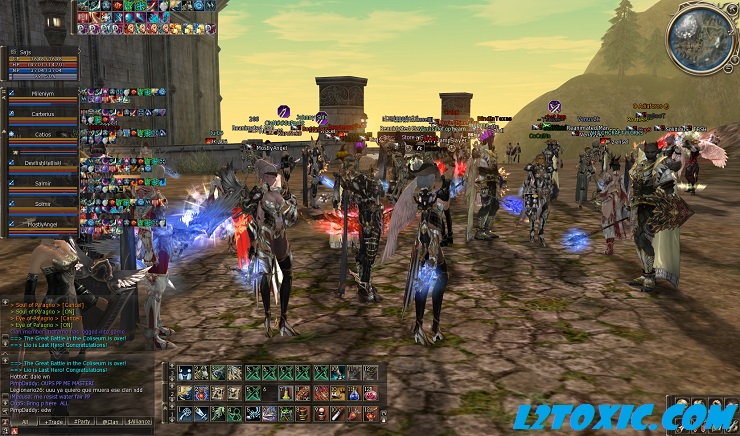Use the yellow potion hotbar slot
Screen dimensions: 740x436
286,393
